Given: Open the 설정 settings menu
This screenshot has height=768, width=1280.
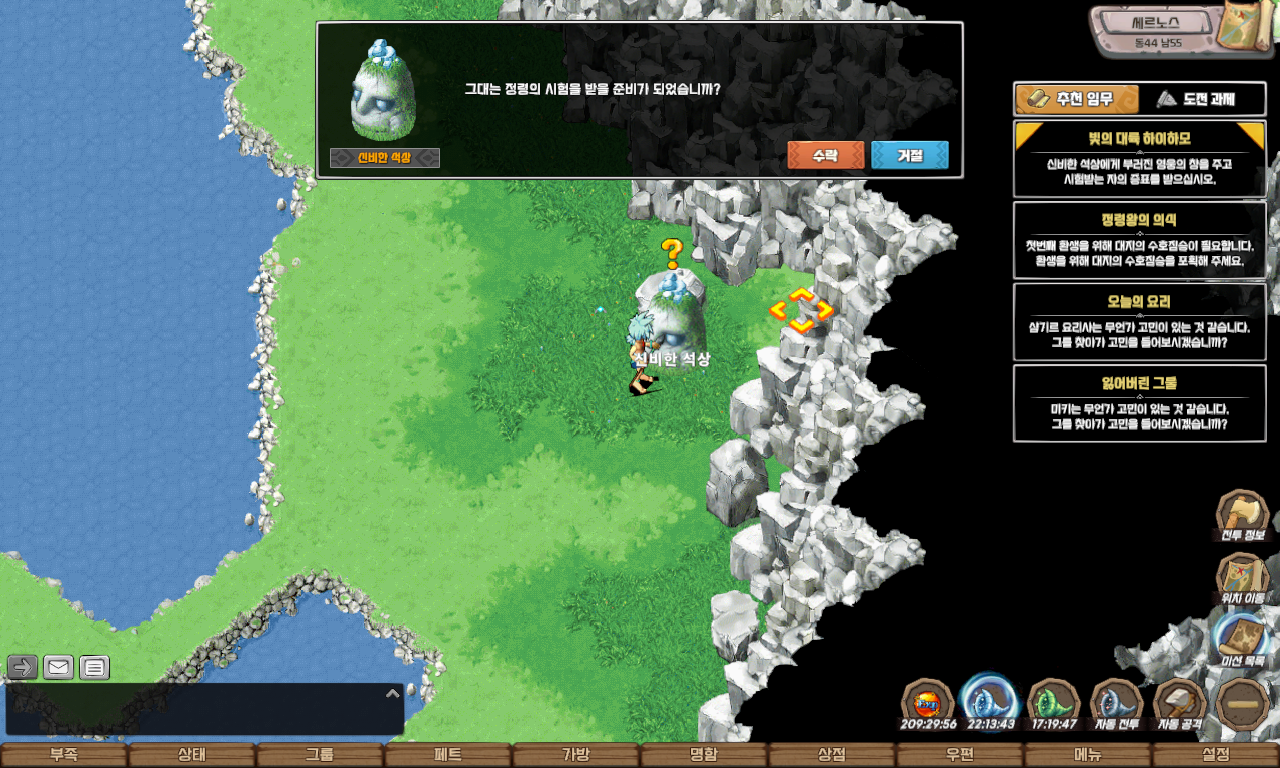Looking at the screenshot, I should tap(1216, 755).
